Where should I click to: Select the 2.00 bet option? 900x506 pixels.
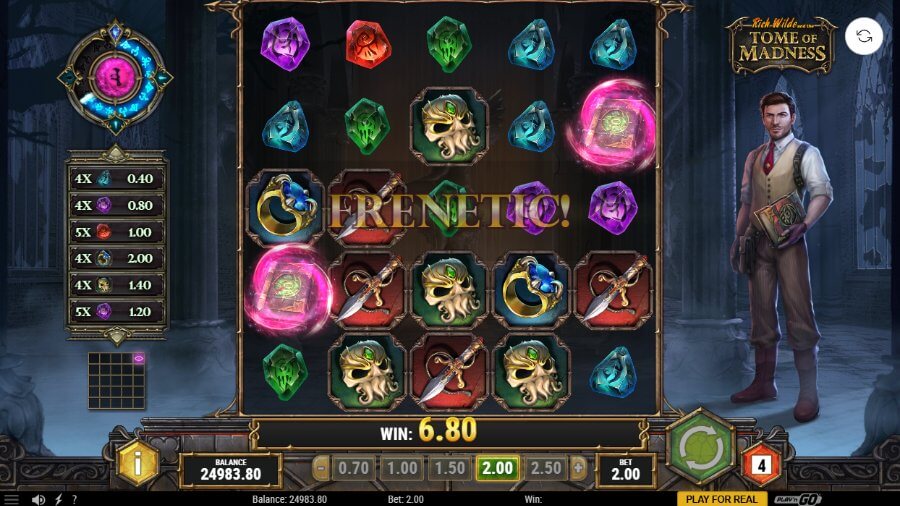pyautogui.click(x=496, y=468)
